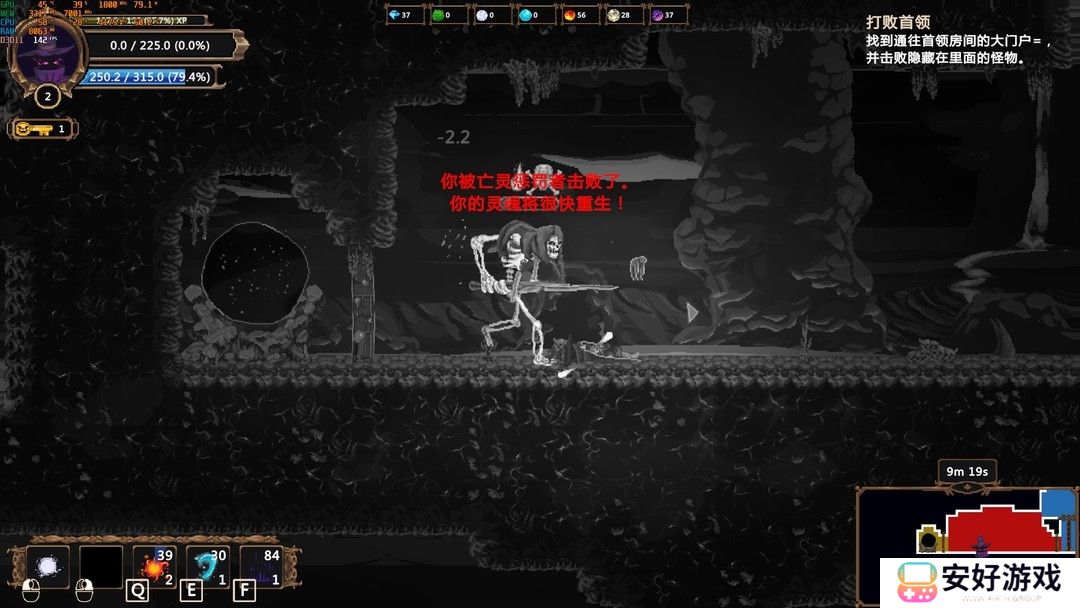The height and width of the screenshot is (608, 1080).
Task: Activate the fireball explosion spell
Action: (154, 567)
